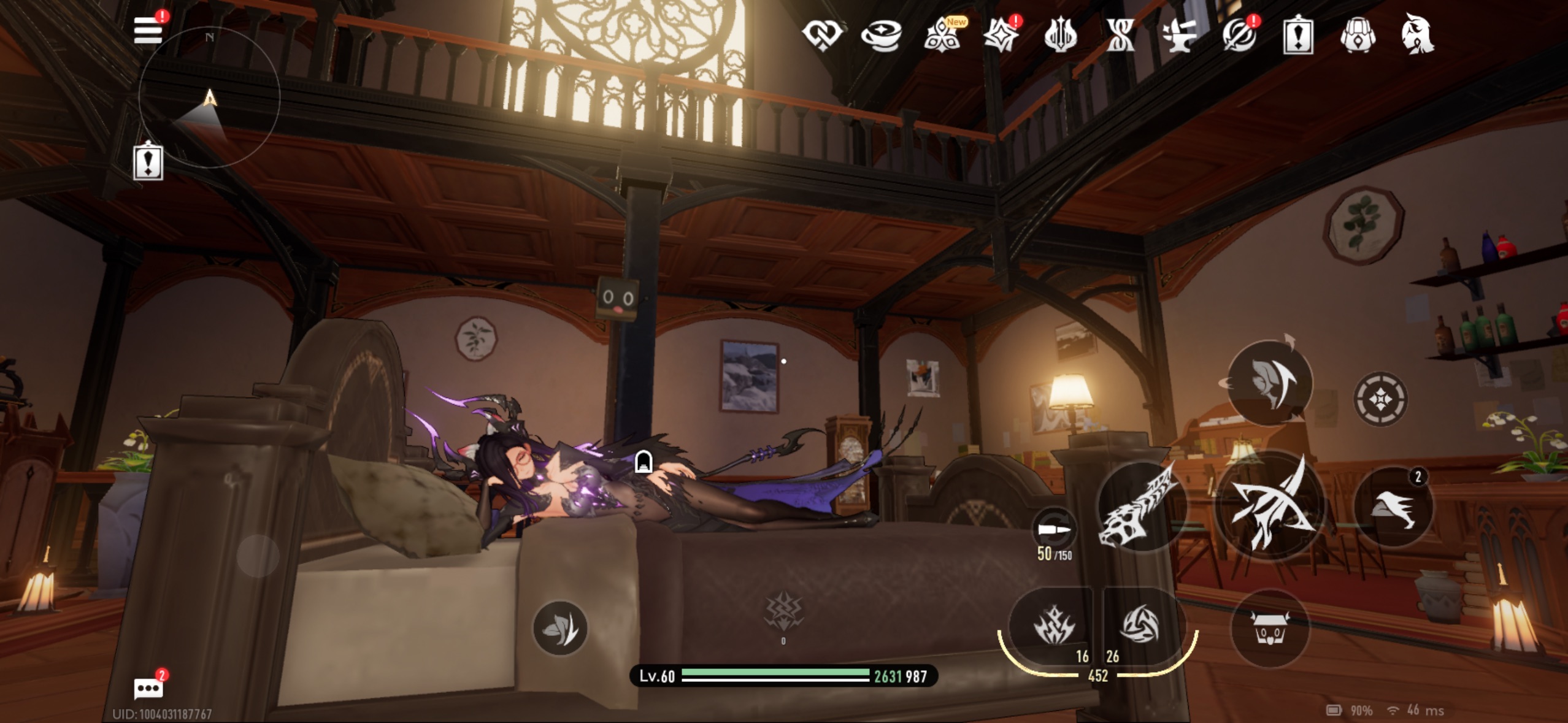The height and width of the screenshot is (723, 1568).
Task: Open the sword-in-ring icon with alert
Action: [1239, 36]
